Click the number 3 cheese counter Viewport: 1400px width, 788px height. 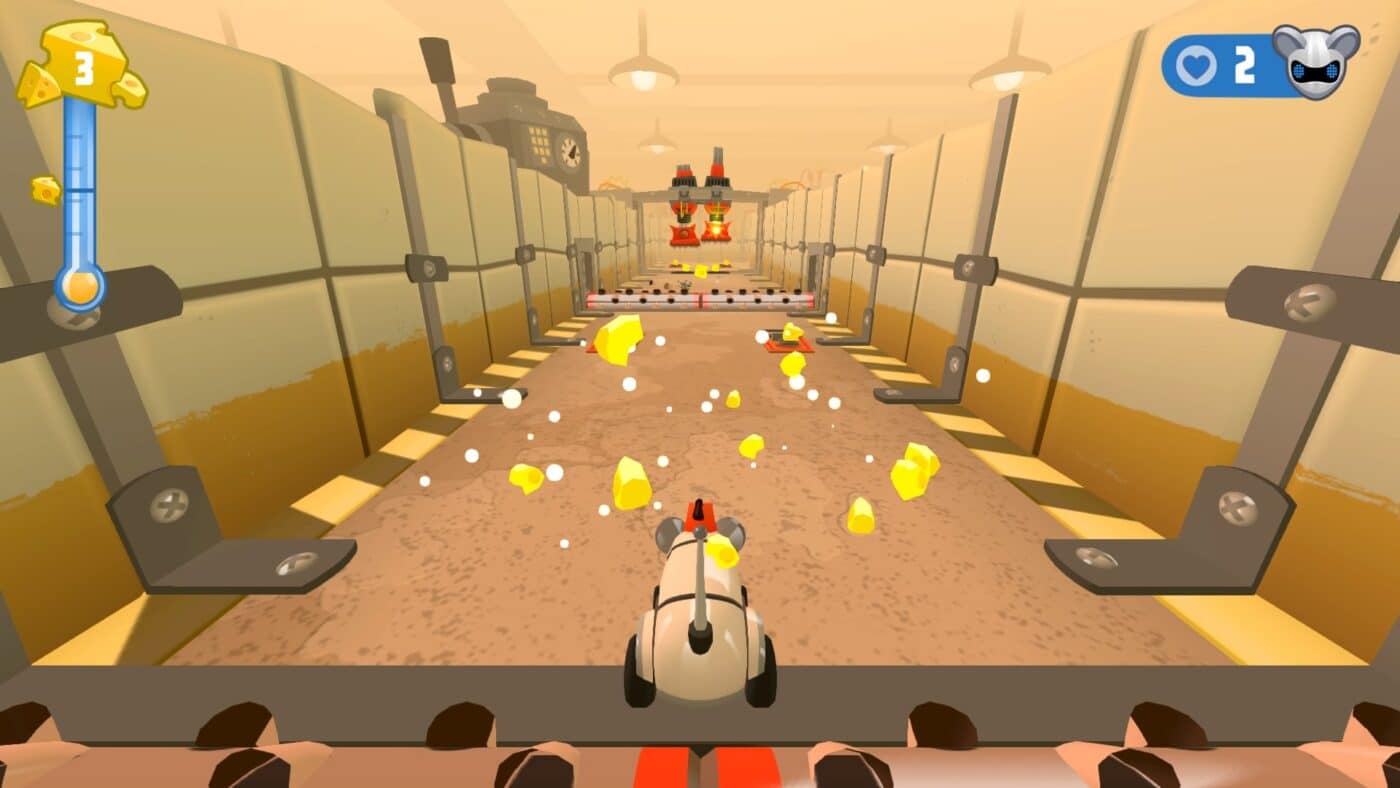pyautogui.click(x=85, y=70)
